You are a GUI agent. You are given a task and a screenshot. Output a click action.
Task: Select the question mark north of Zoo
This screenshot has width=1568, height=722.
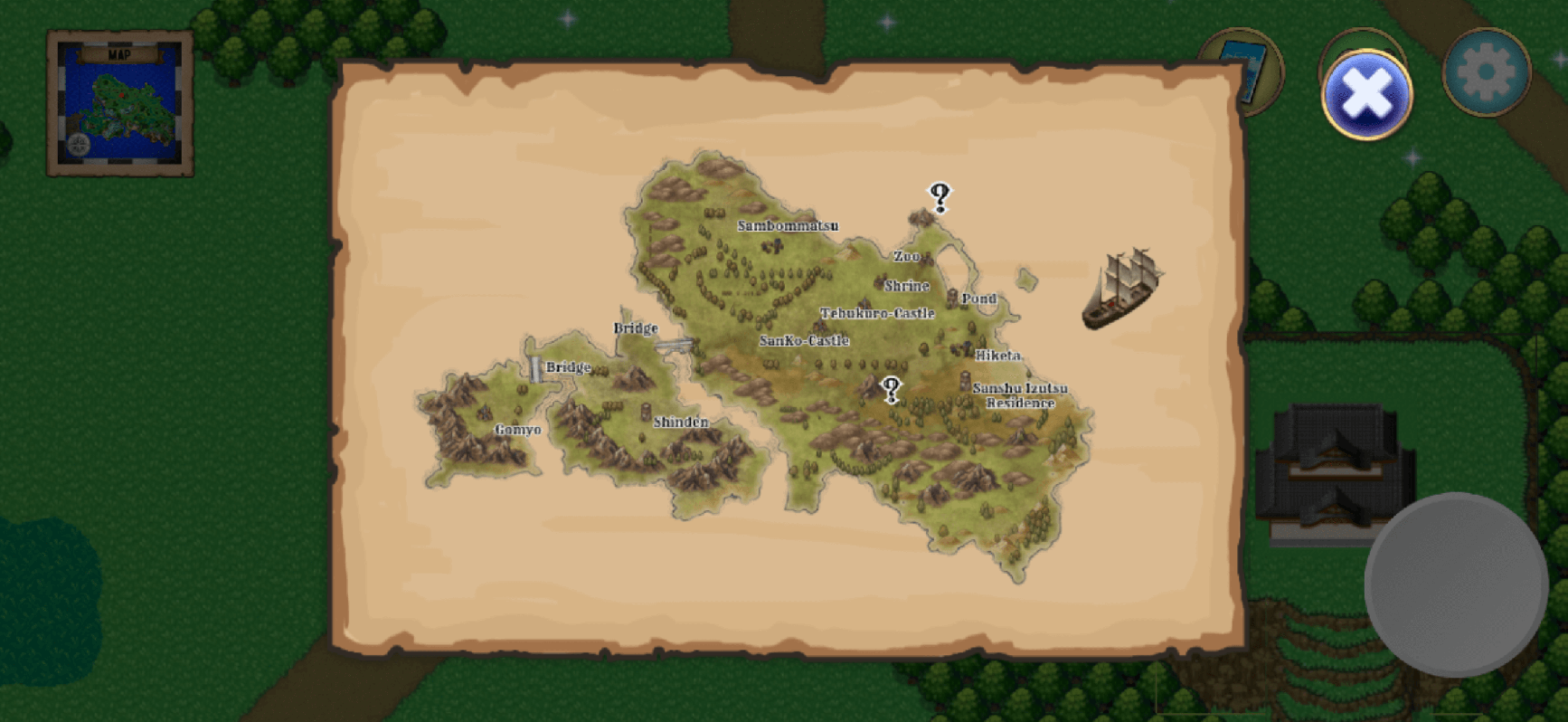[x=940, y=197]
